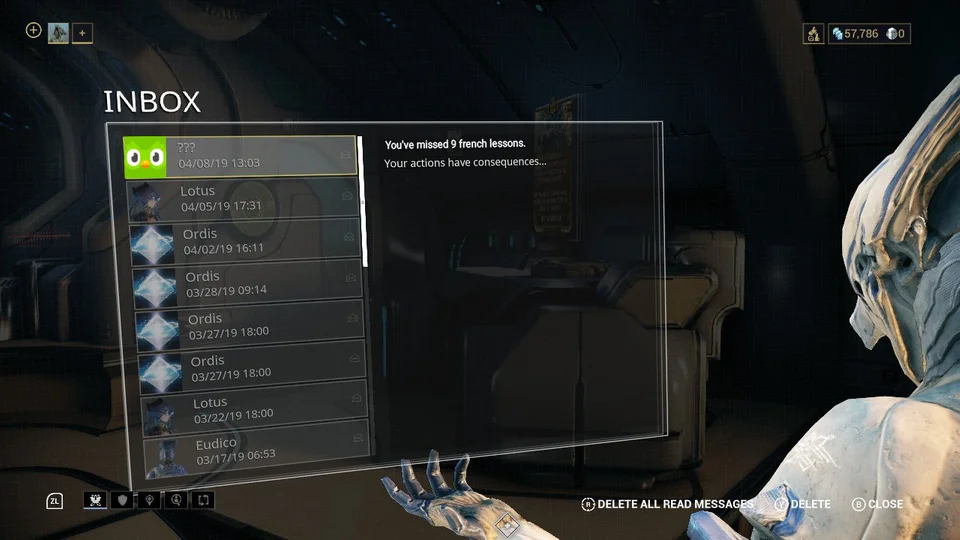Click the gold figure icon beside credits
Viewport: 960px width, 540px height.
pos(813,34)
